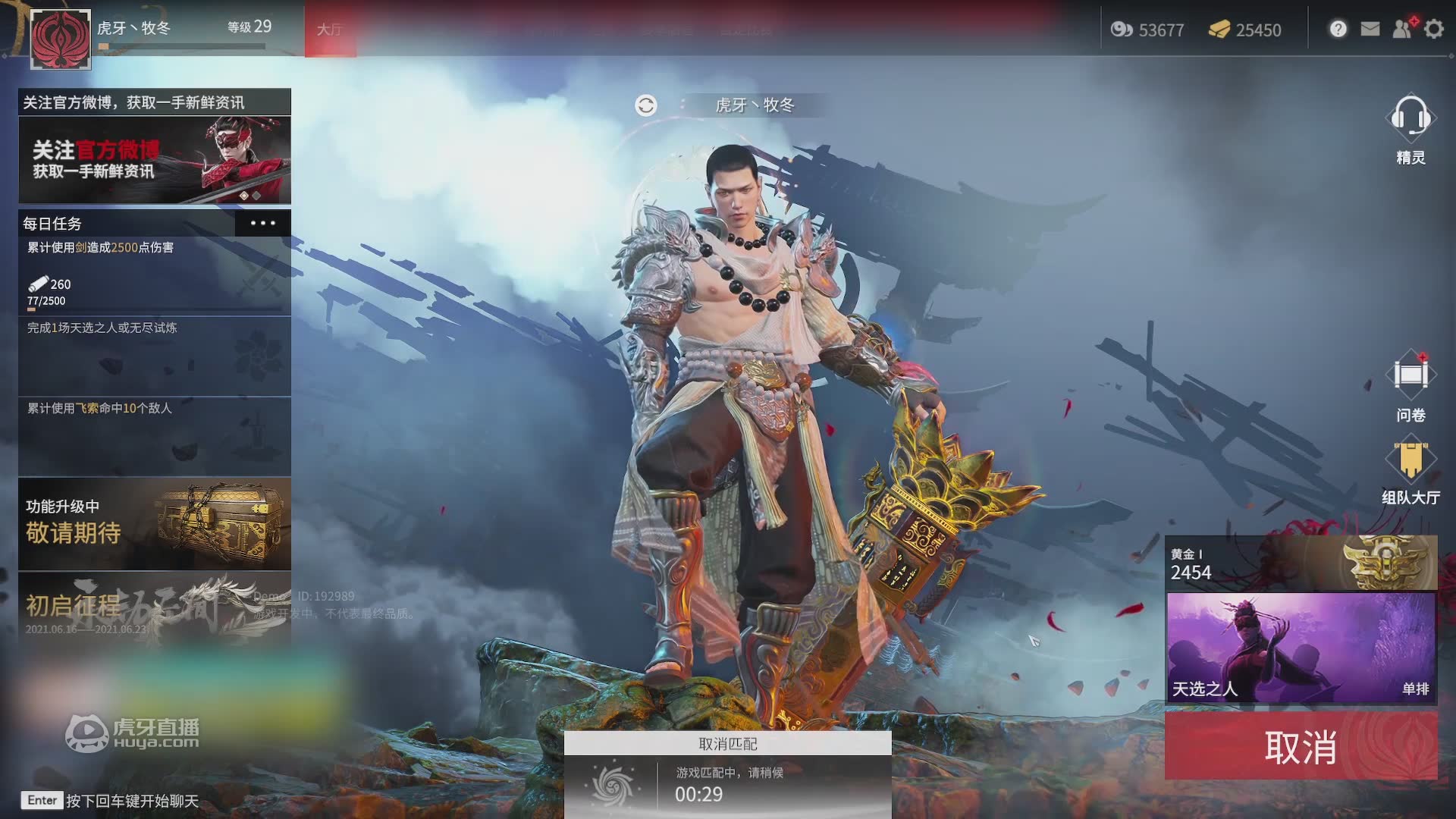Open the official Weibo banner
Image resolution: width=1456 pixels, height=819 pixels.
(x=155, y=159)
